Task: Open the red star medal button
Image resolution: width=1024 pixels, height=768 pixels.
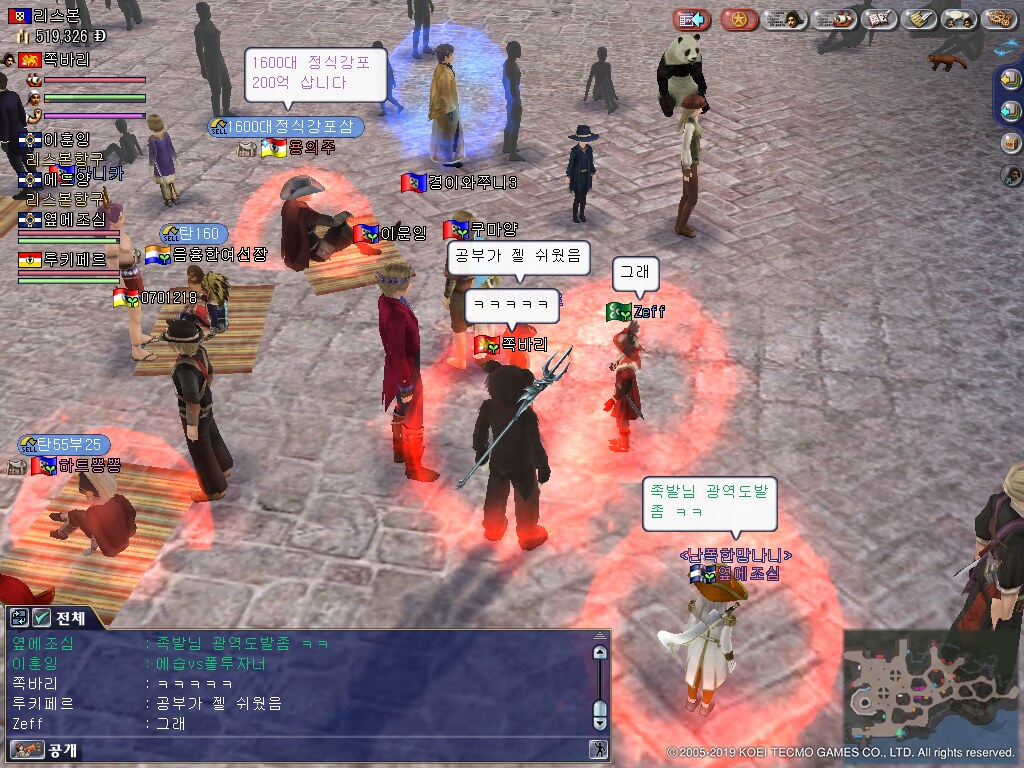Action: 739,19
